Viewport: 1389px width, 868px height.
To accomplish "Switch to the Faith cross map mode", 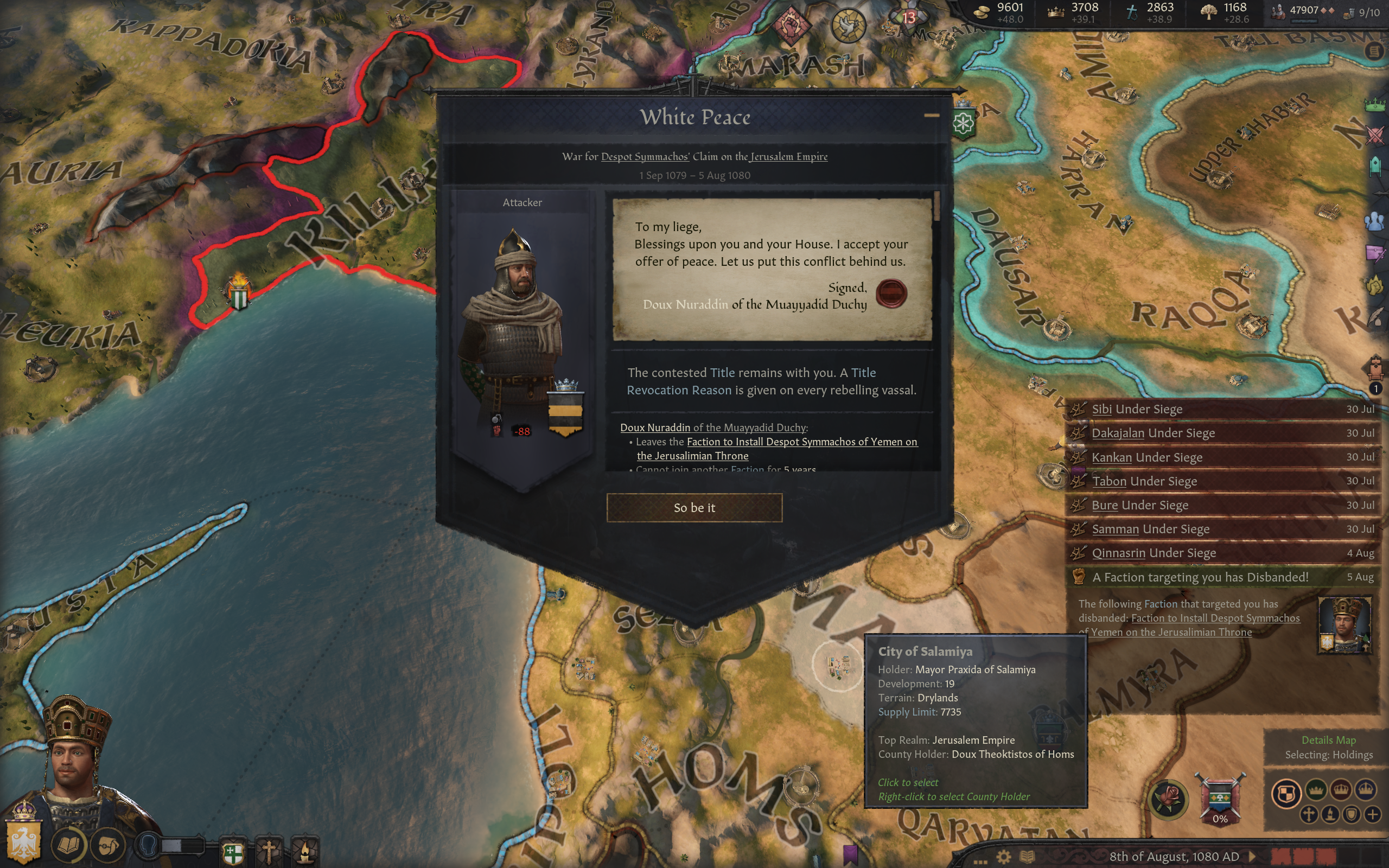I will coord(1309,814).
